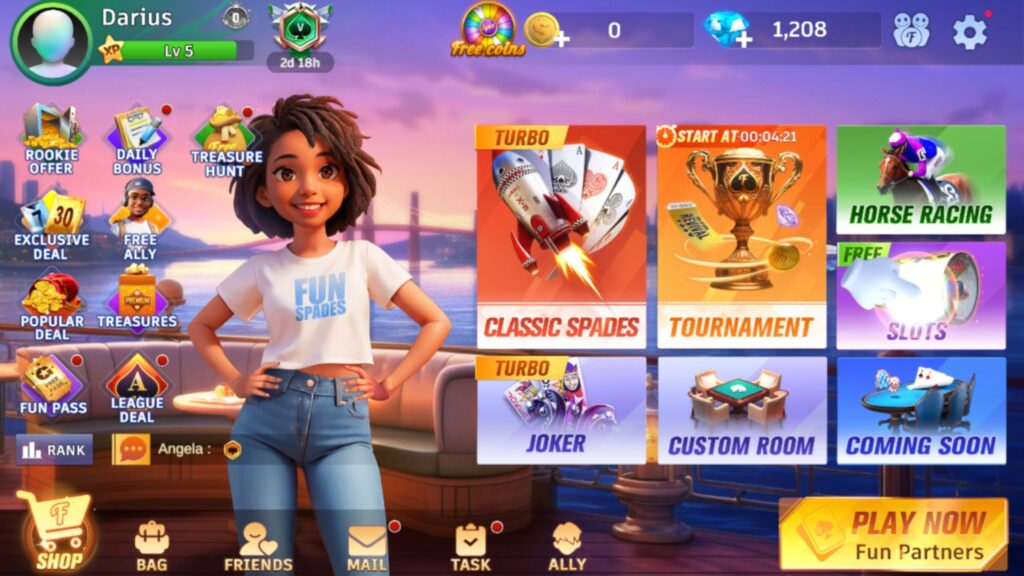
Task: Select the Joker turbo mode
Action: [561, 410]
